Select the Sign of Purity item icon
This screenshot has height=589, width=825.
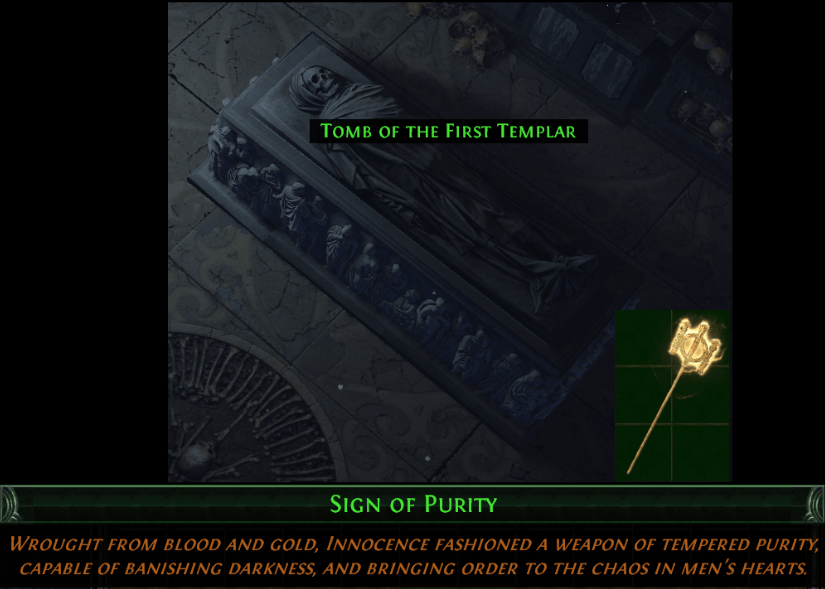coord(672,394)
